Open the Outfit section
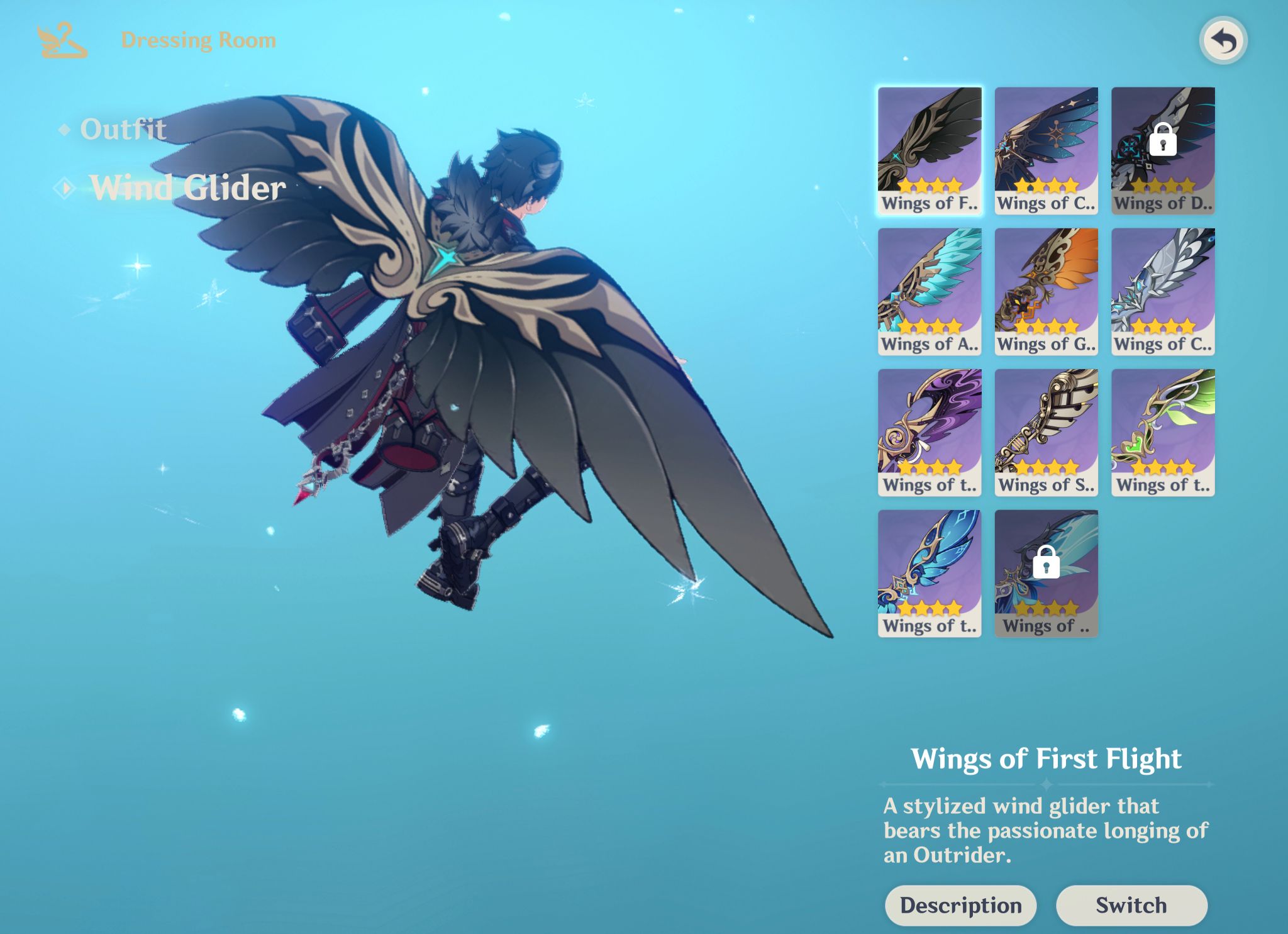The image size is (1288, 934). click(123, 130)
